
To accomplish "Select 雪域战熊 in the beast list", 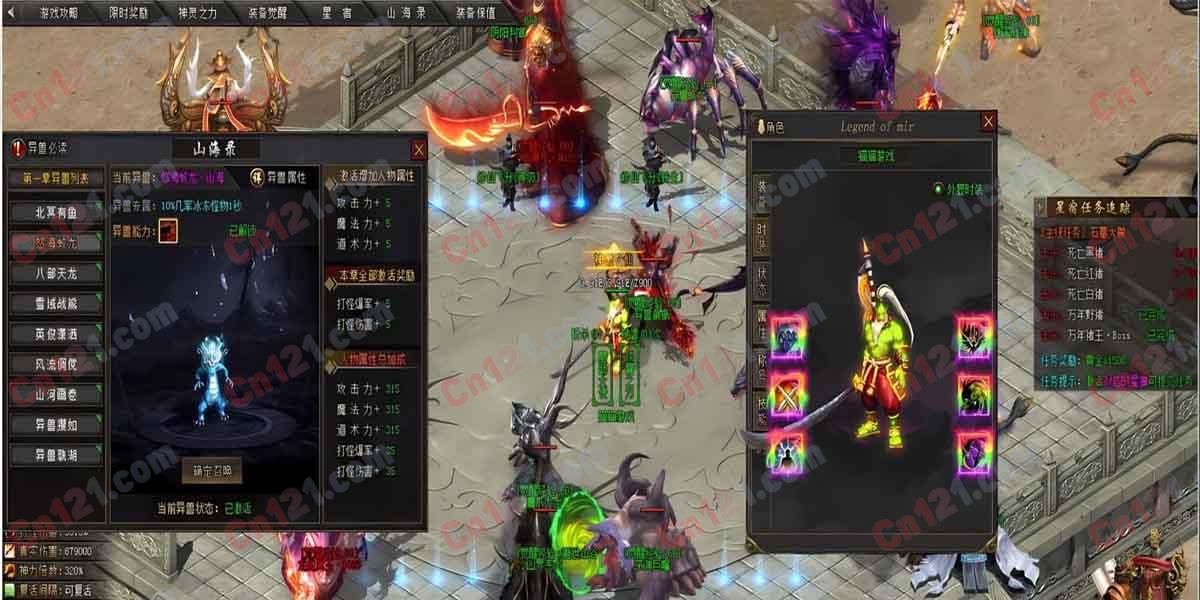I will click(54, 303).
